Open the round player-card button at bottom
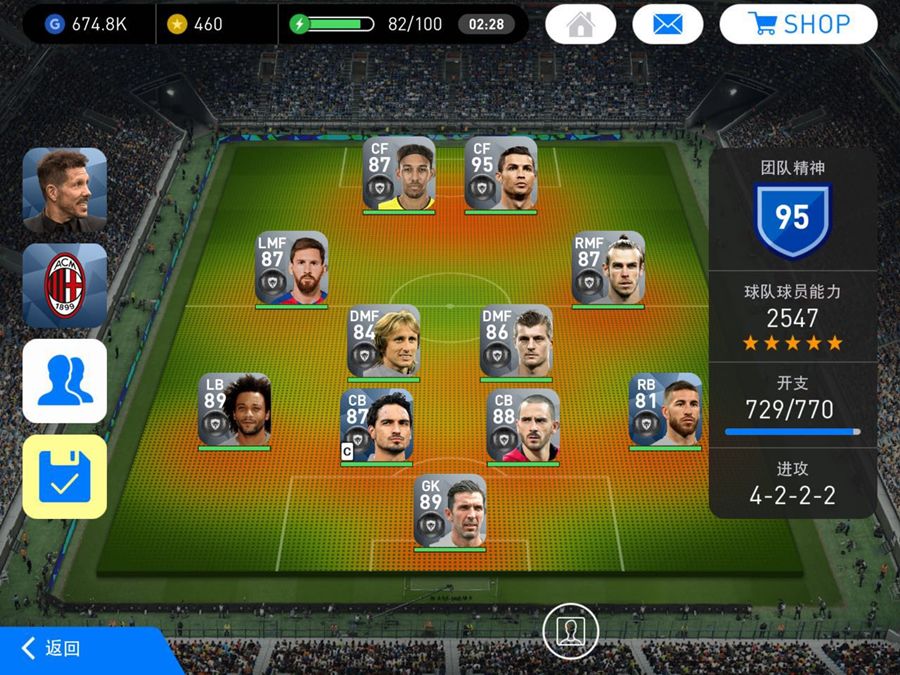 (570, 631)
